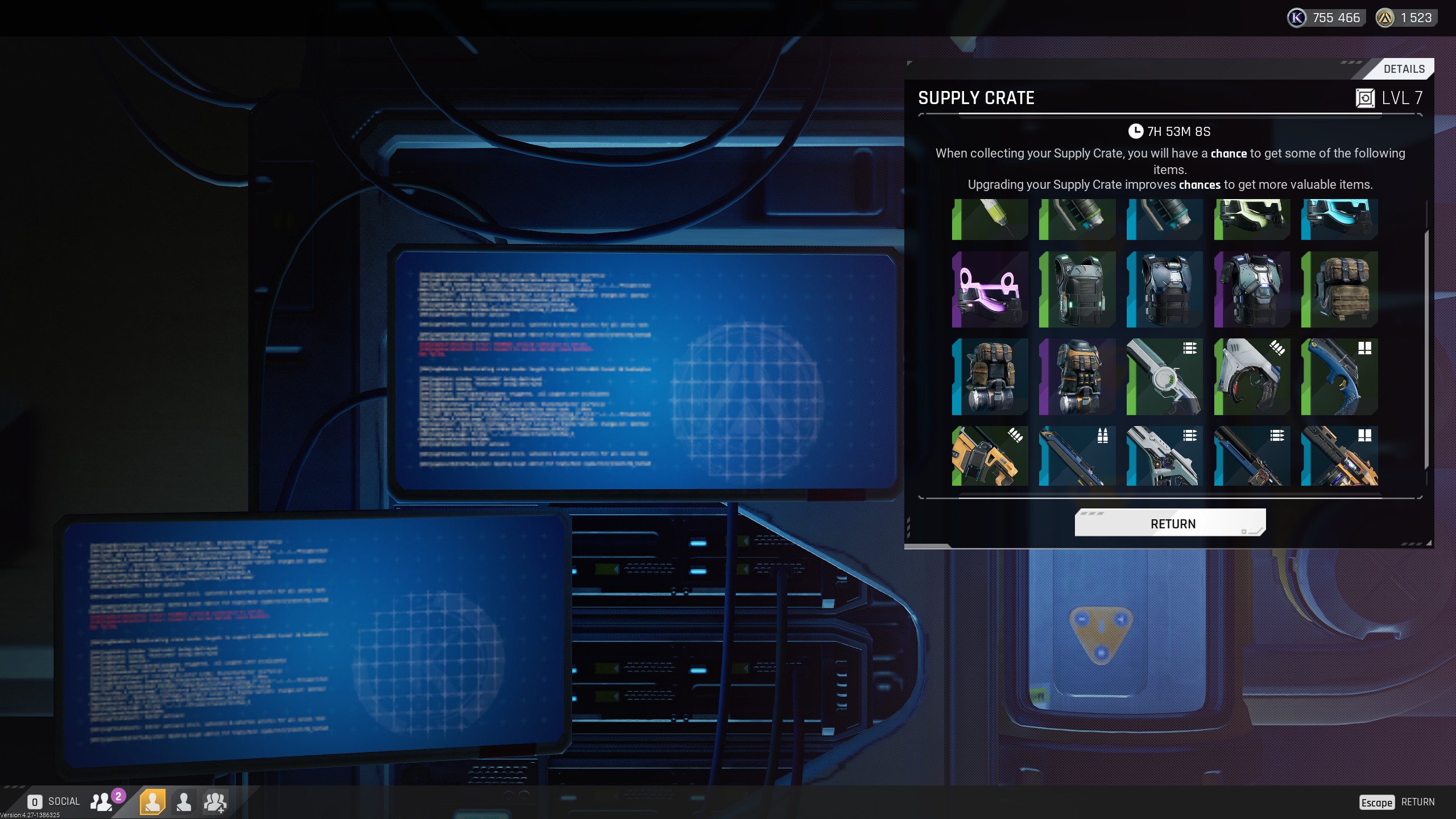Viewport: 1456px width, 819px height.
Task: Pick the blue curved-grip weapon tile
Action: 1339,377
